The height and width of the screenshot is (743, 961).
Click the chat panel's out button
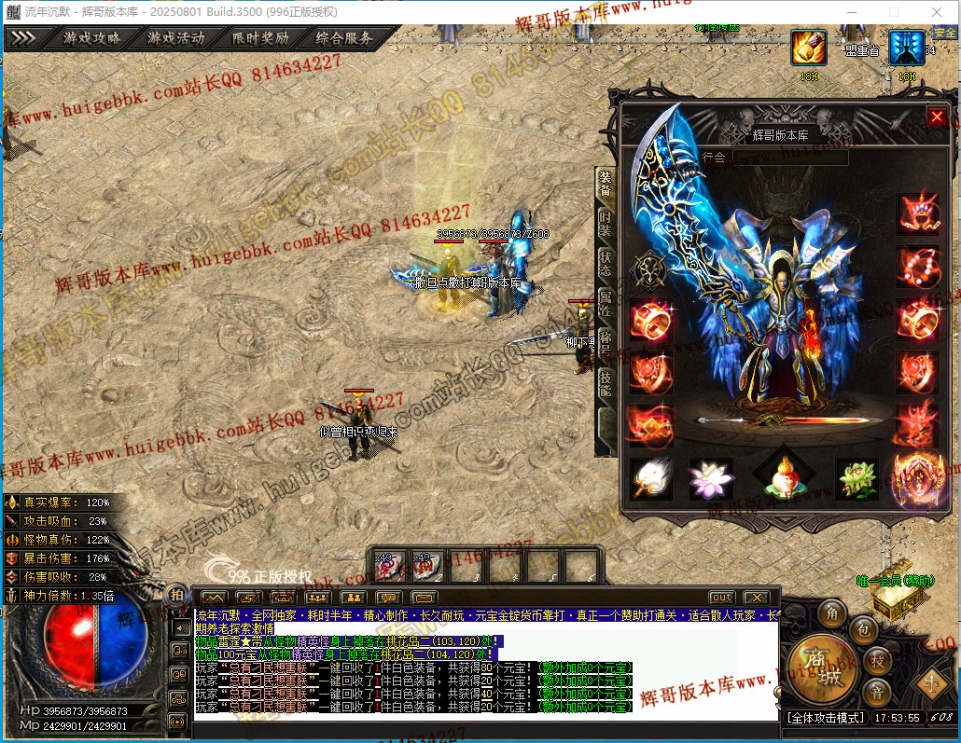[722, 598]
